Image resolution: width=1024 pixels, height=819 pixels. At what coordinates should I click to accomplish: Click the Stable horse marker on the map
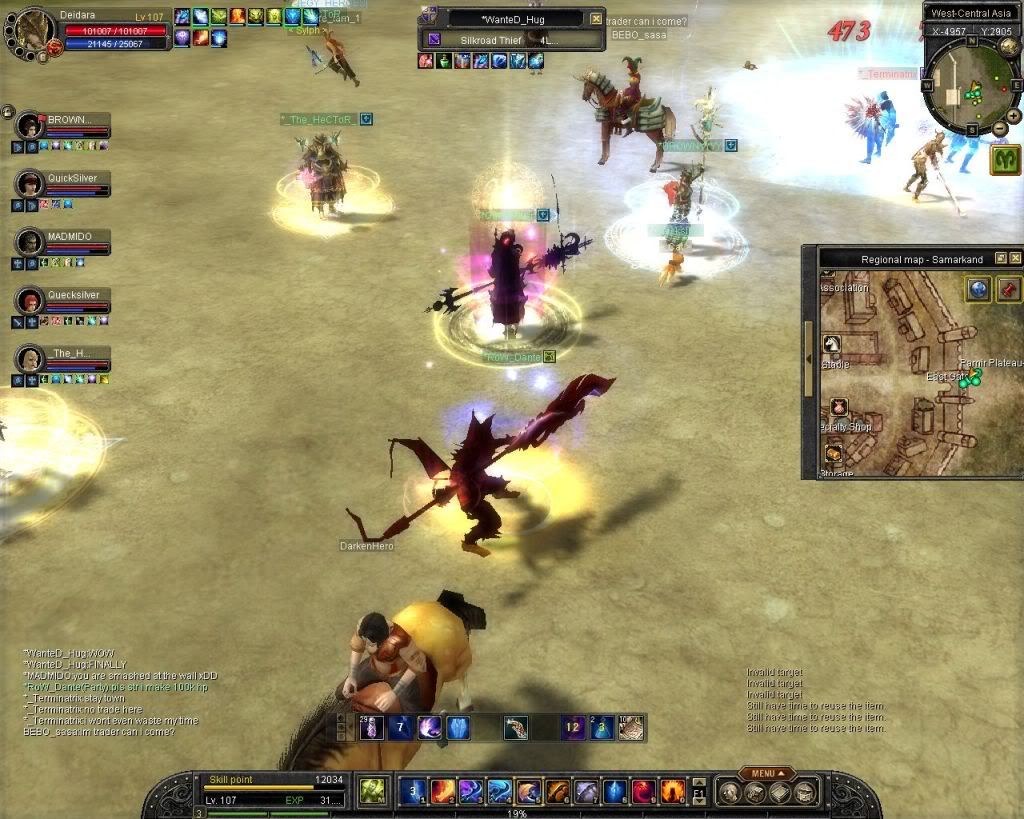[x=832, y=344]
